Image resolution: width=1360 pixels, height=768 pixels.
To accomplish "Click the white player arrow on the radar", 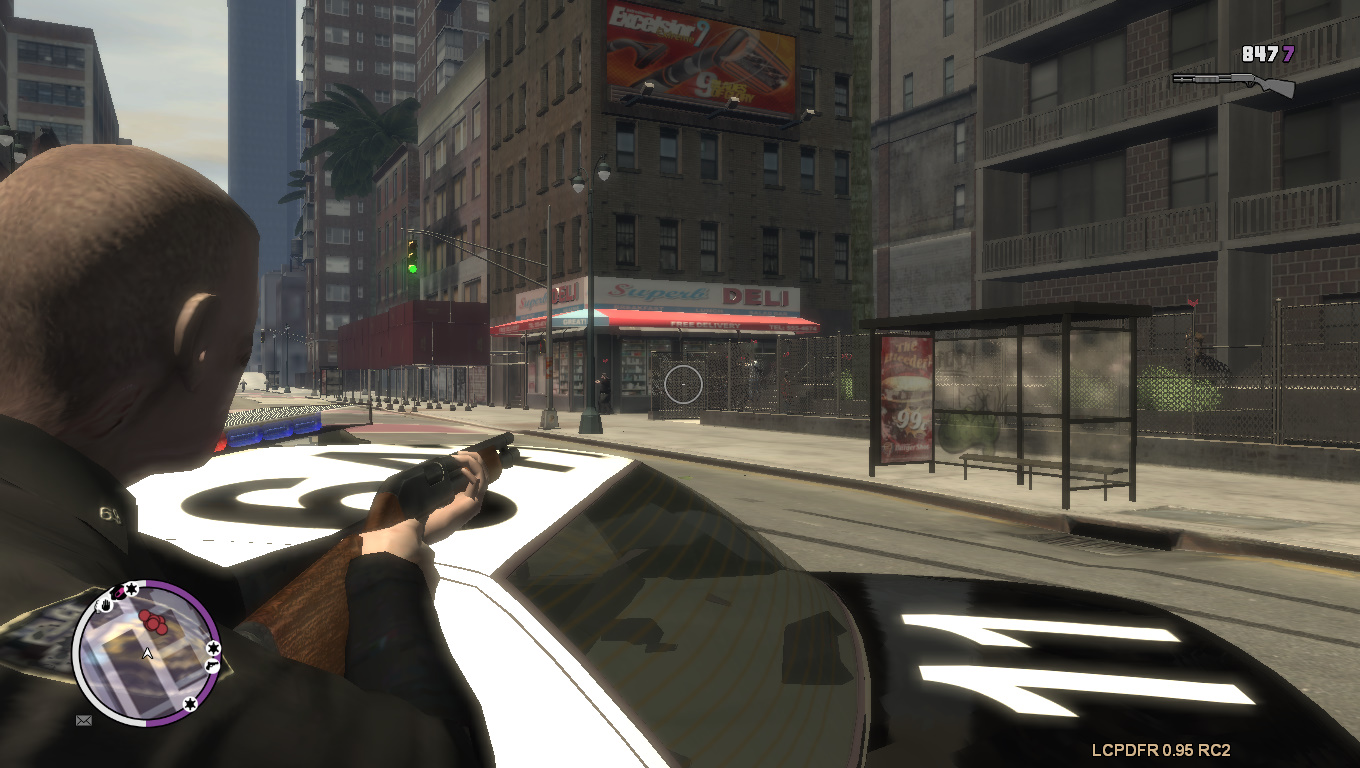I will coord(148,654).
